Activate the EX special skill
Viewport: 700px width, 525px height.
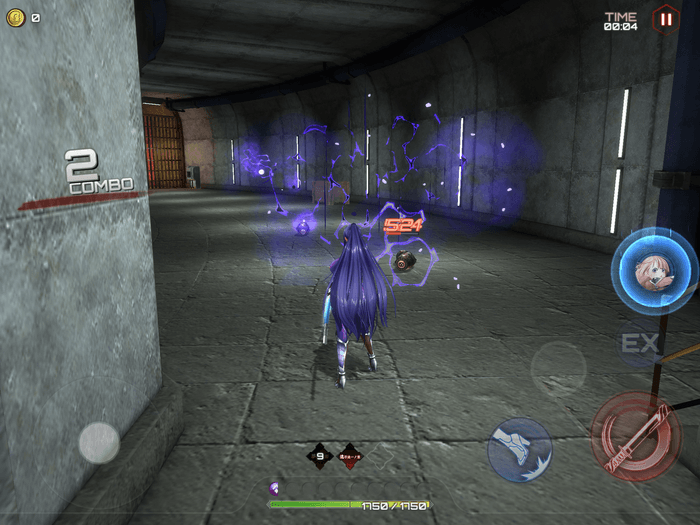[x=640, y=344]
